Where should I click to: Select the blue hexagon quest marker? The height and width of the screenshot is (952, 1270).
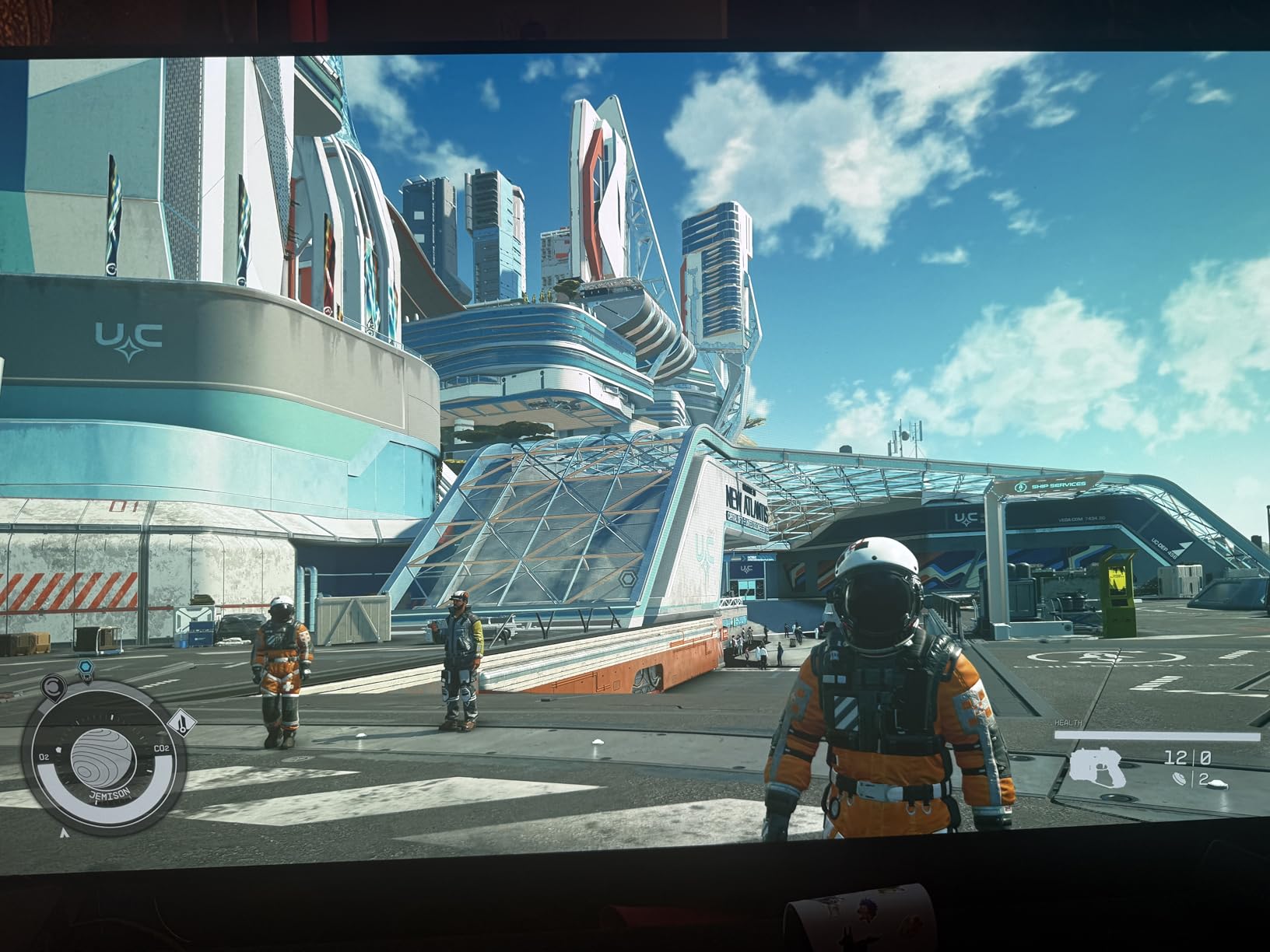tap(86, 667)
